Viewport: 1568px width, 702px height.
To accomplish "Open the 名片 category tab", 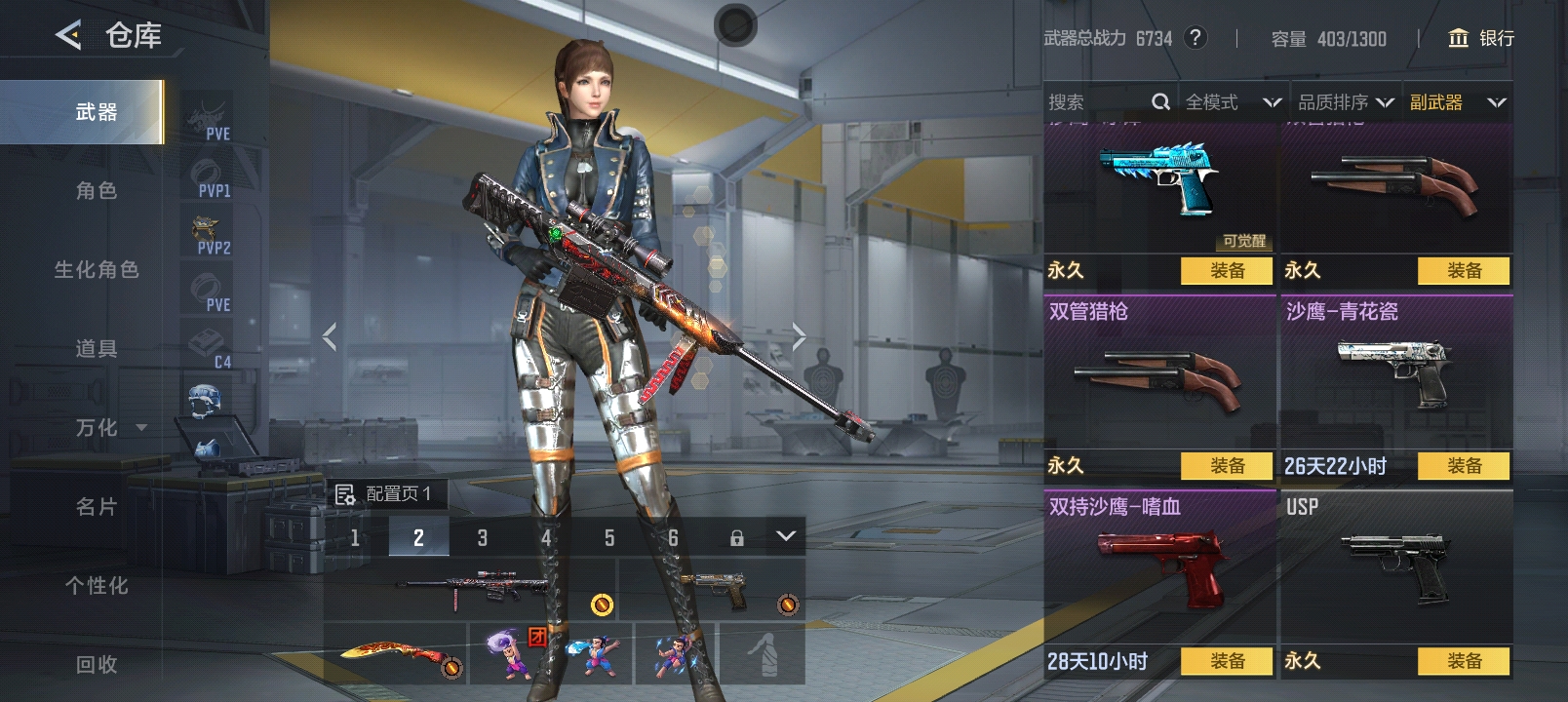I will (x=96, y=507).
